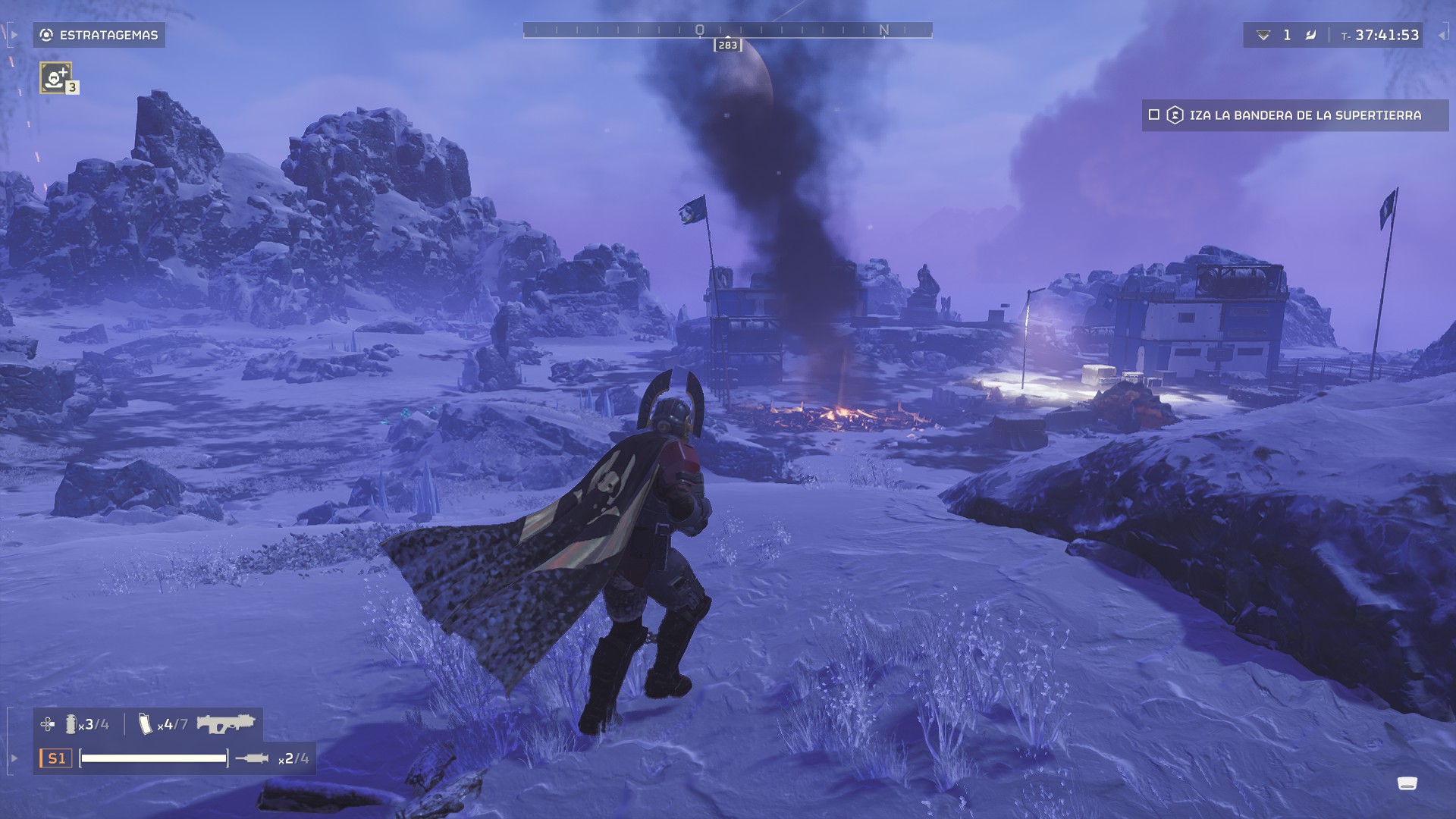The width and height of the screenshot is (1456, 819).
Task: Select the primary rifle weapon icon
Action: pos(225,723)
